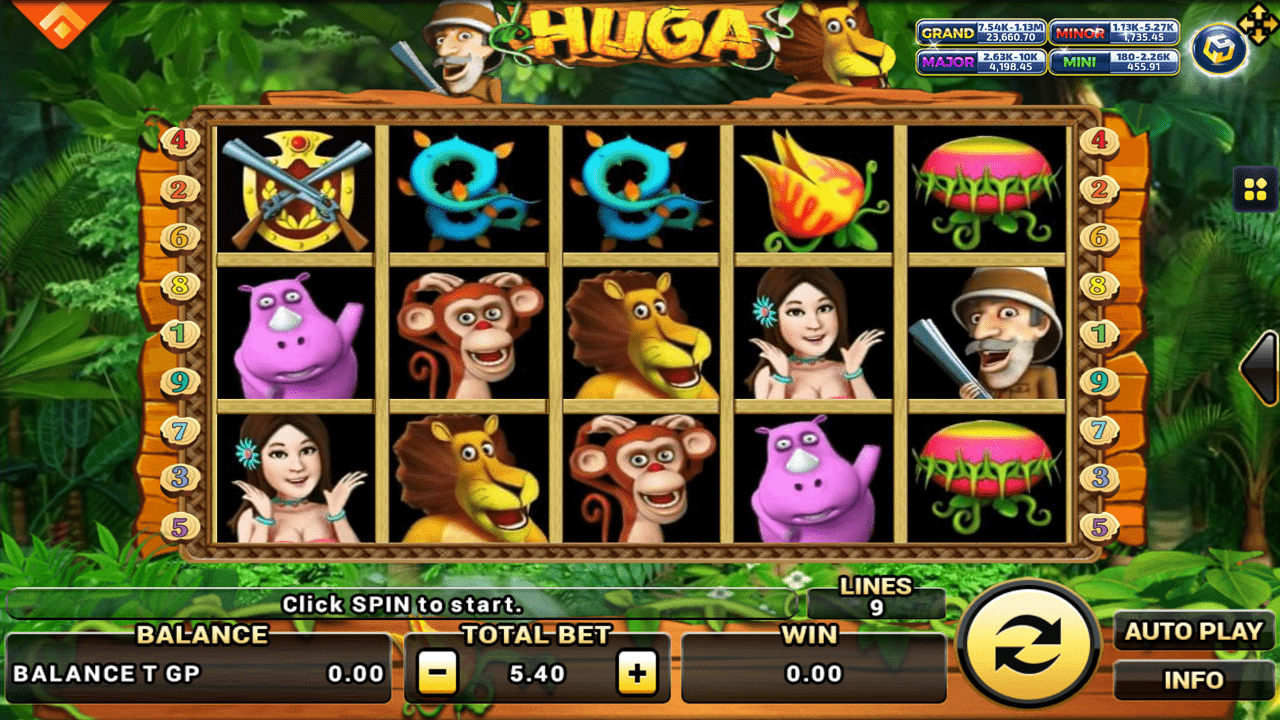
Task: Click the 'Click SPIN to start' message bar
Action: (404, 605)
